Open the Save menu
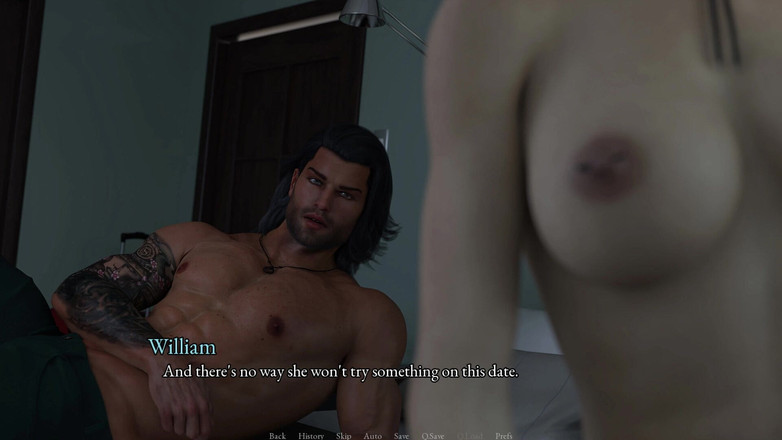This screenshot has width=782, height=440. (401, 435)
